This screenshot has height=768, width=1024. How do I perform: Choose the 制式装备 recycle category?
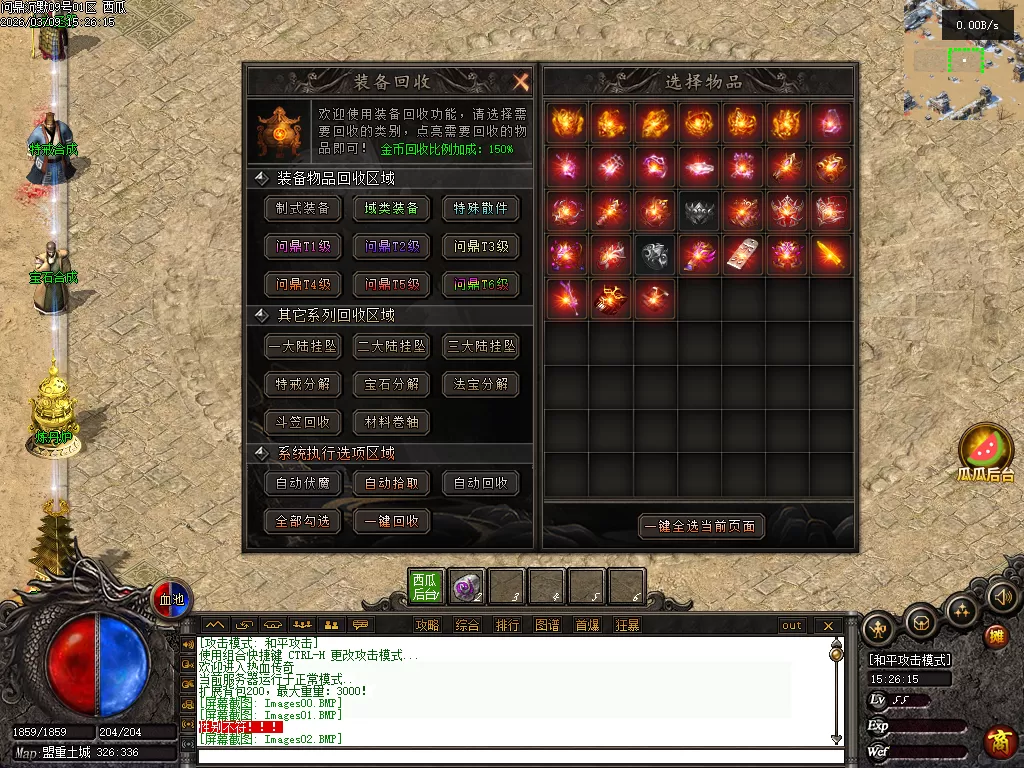point(303,208)
